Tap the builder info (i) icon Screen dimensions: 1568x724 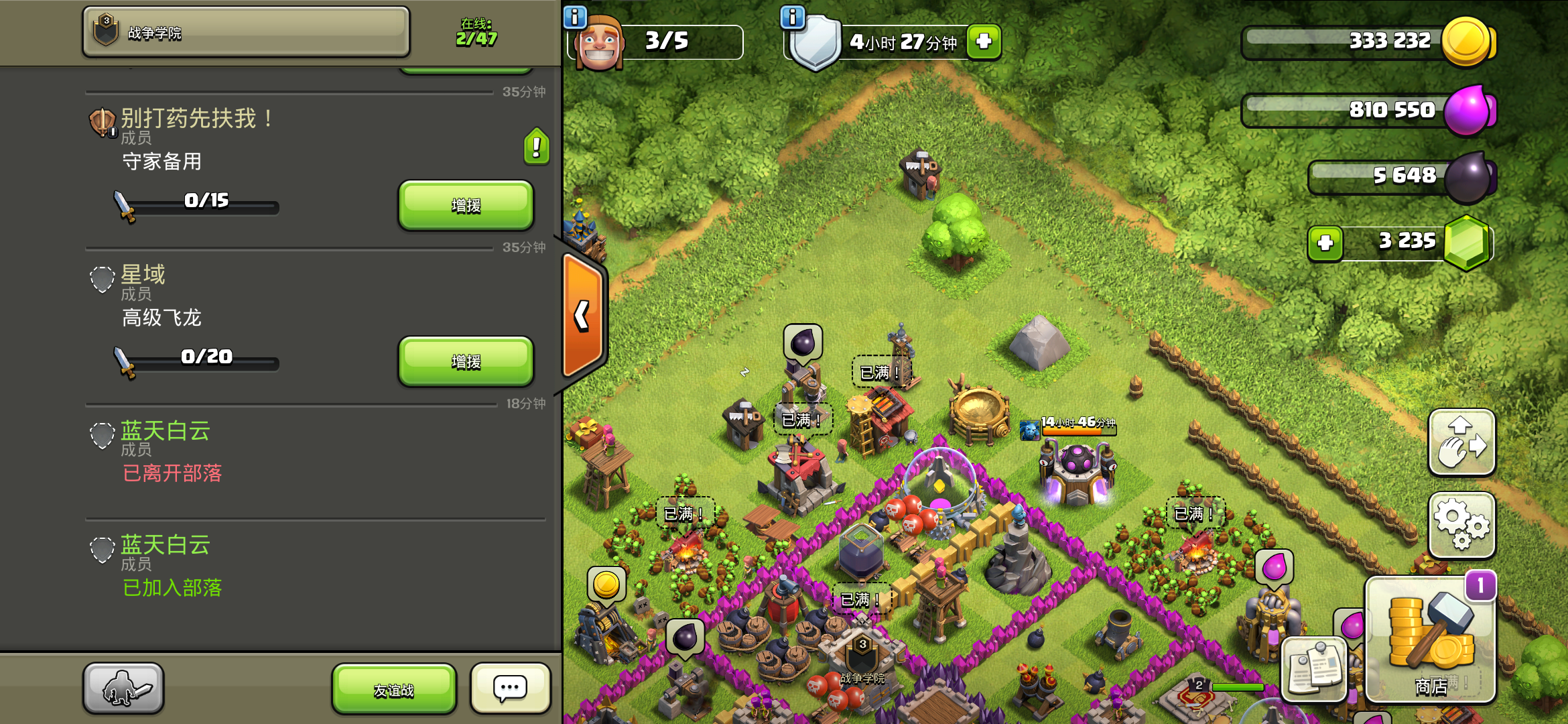[x=575, y=15]
